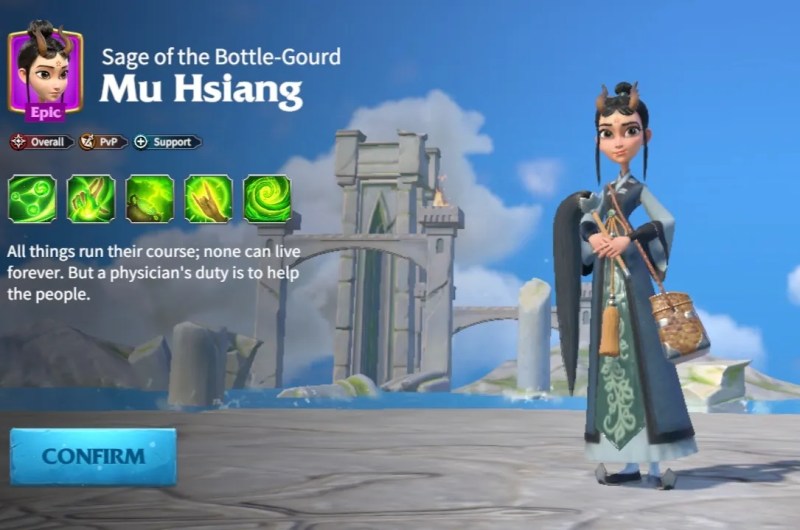View the green swirl vortex skill

(x=267, y=198)
